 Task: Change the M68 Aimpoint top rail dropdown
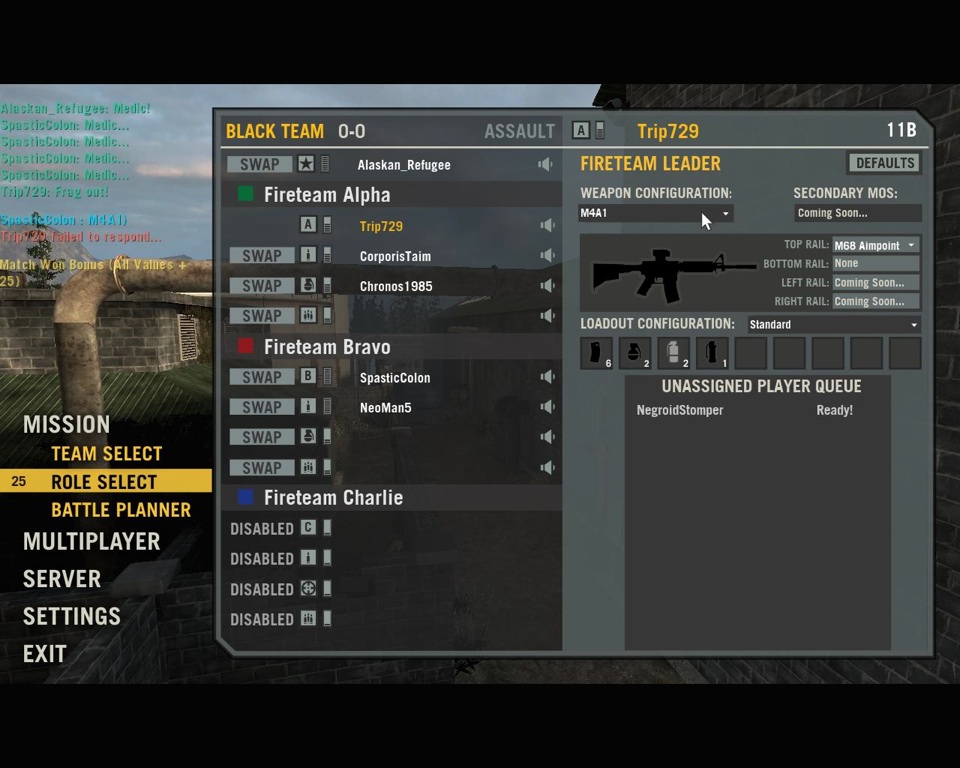click(875, 245)
